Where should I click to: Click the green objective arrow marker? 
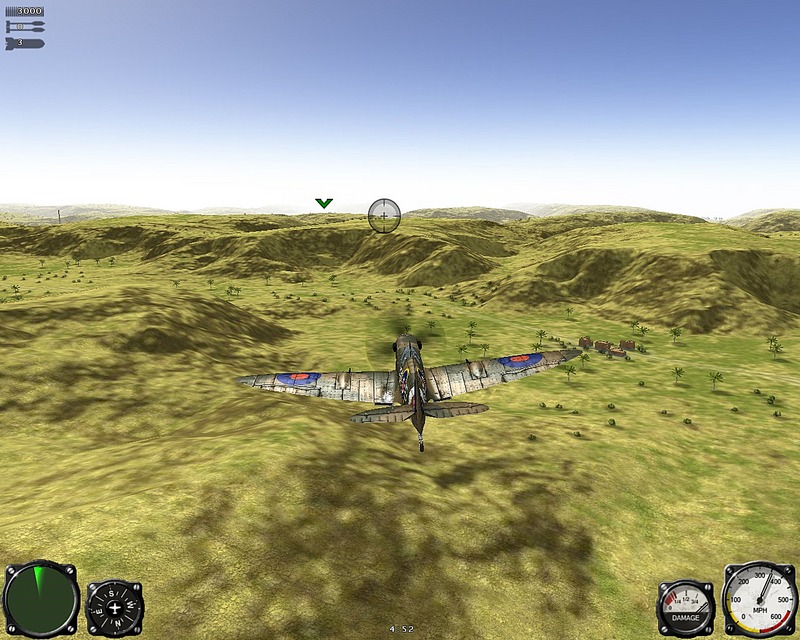[323, 203]
